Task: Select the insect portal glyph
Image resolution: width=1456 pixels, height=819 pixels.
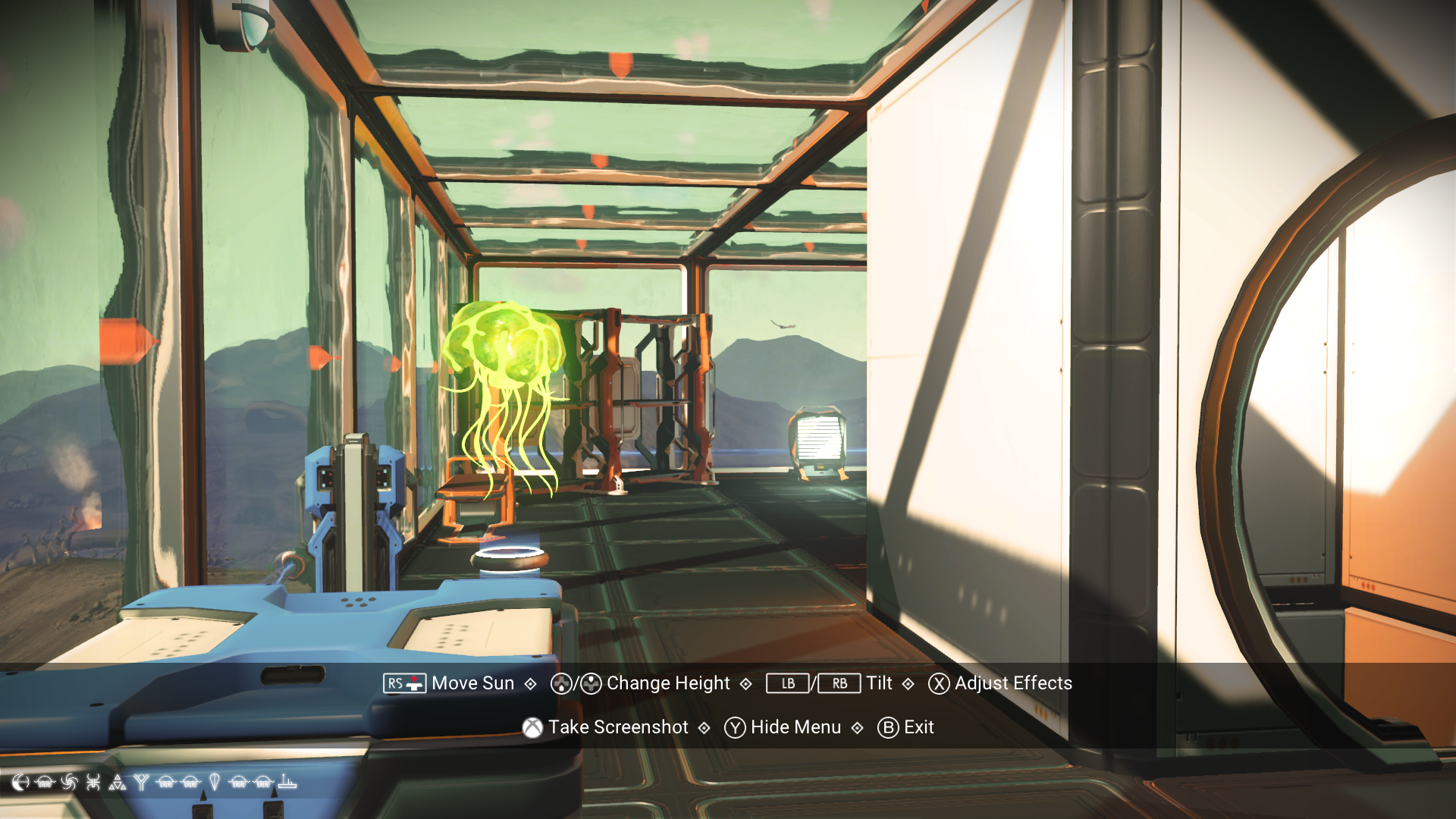Action: coord(92,782)
